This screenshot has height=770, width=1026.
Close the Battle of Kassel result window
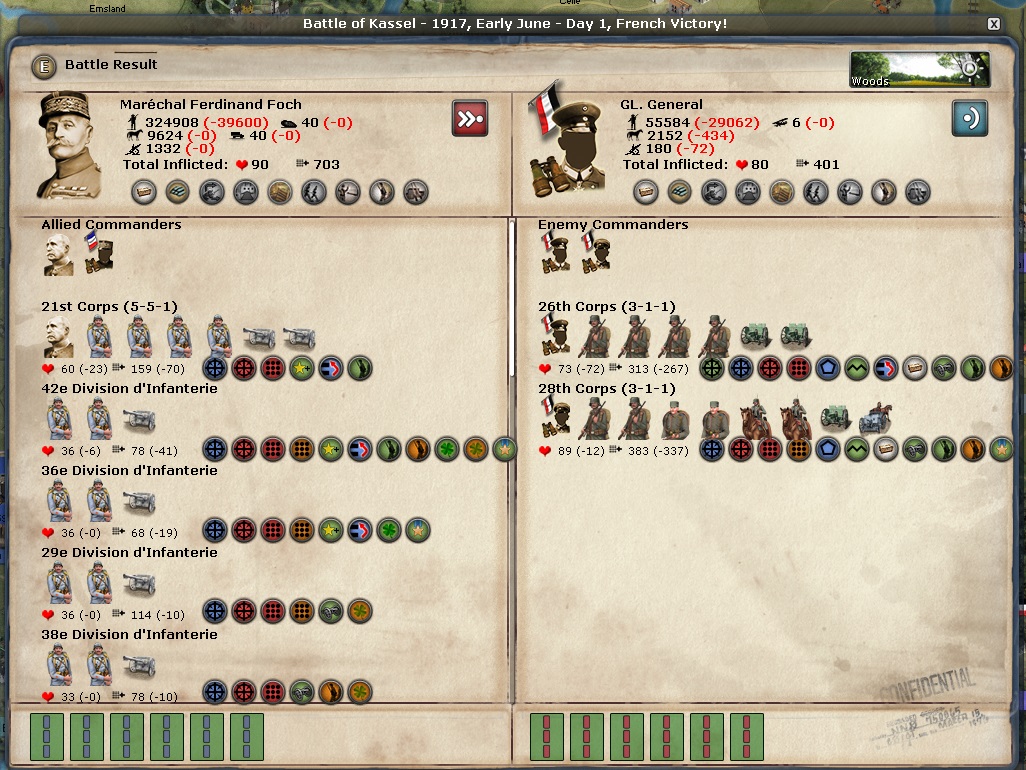click(993, 23)
